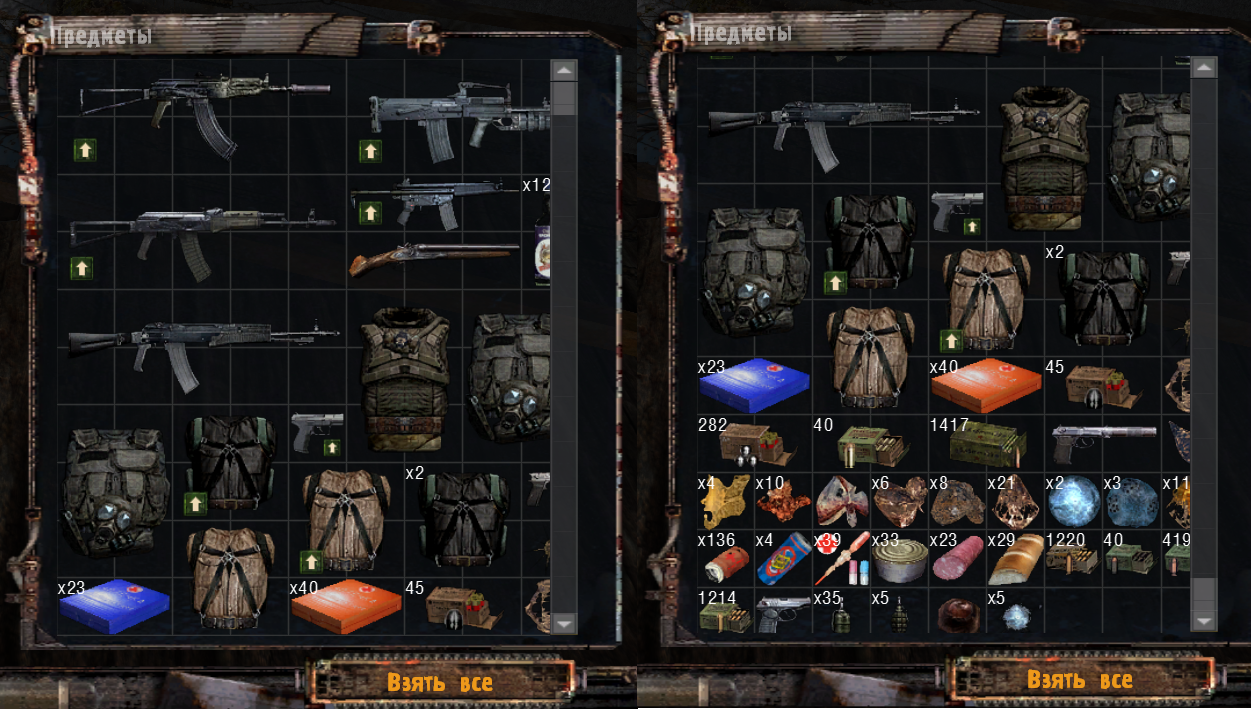Select the grenade stack x35
Image resolution: width=1251 pixels, height=709 pixels.
[x=841, y=616]
